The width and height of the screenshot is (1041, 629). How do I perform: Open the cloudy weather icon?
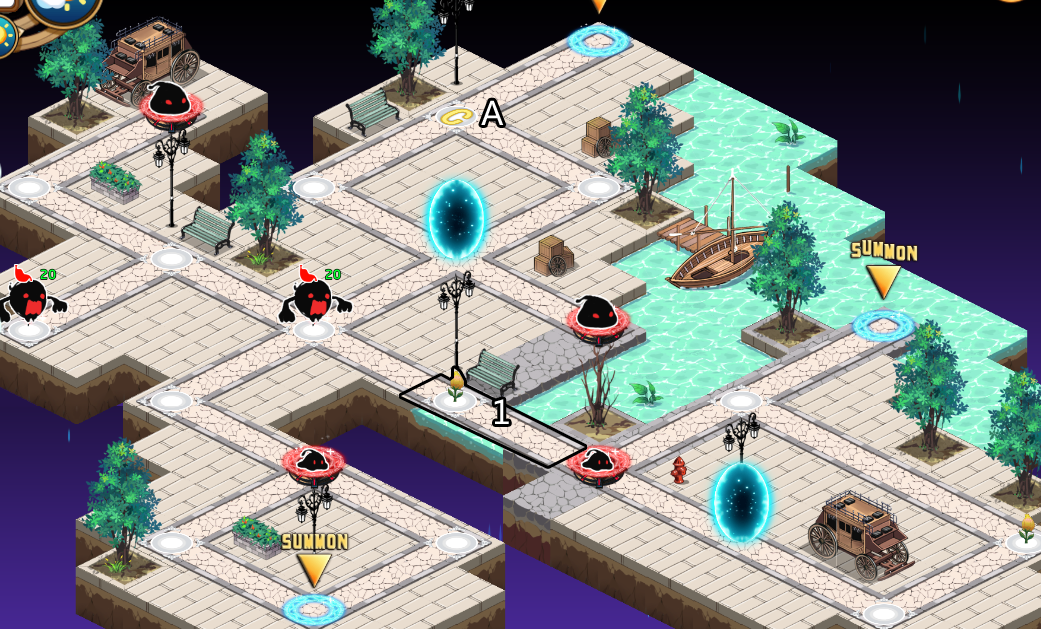point(62,8)
